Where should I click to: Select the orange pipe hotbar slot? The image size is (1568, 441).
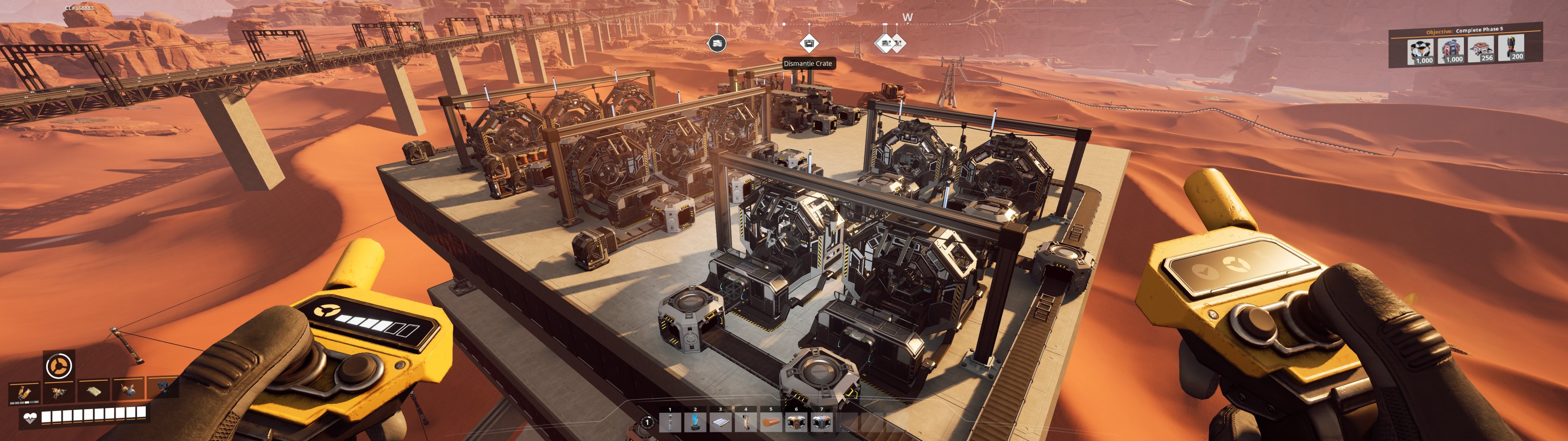[771, 421]
